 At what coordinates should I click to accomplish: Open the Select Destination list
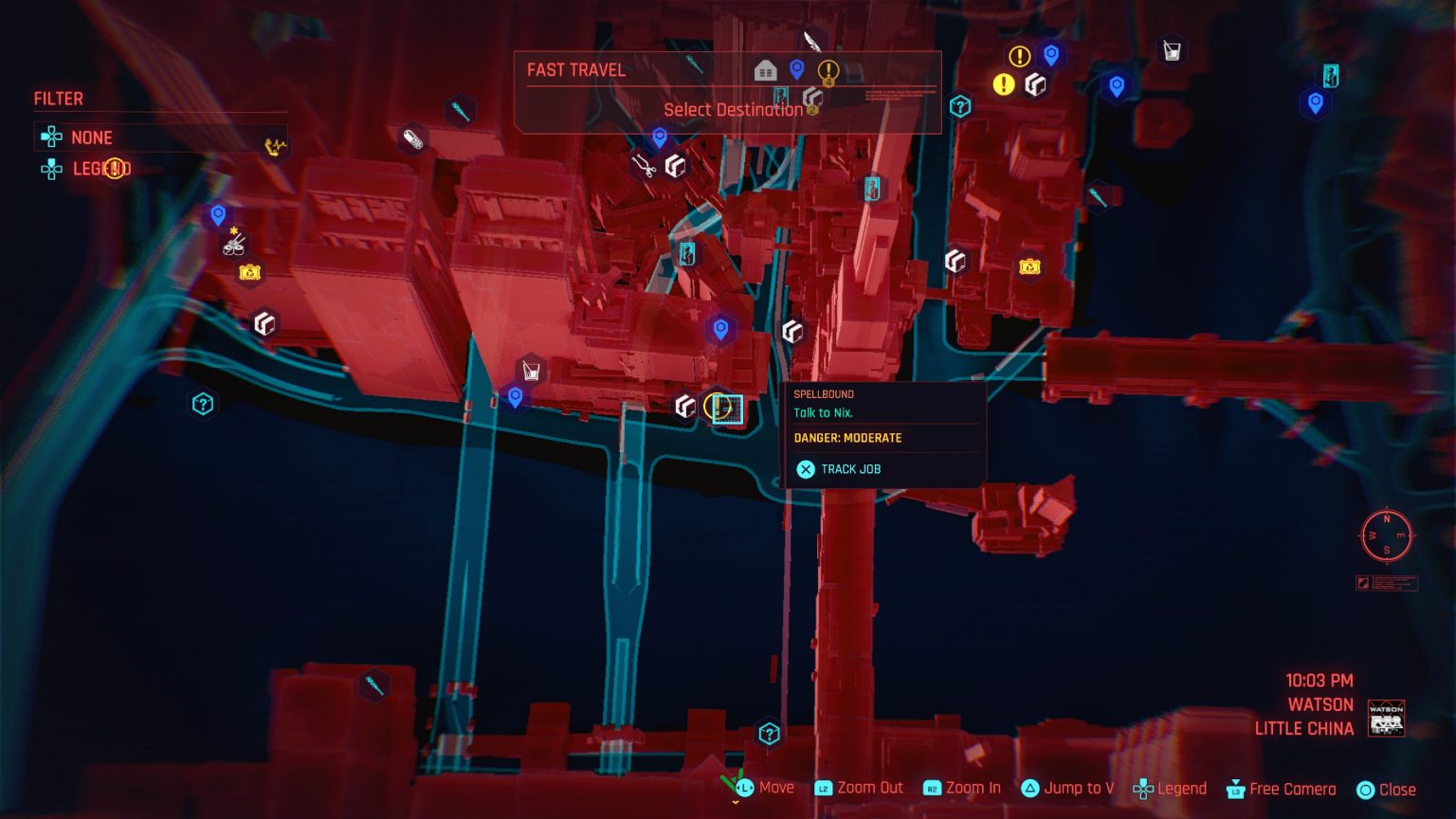click(735, 109)
